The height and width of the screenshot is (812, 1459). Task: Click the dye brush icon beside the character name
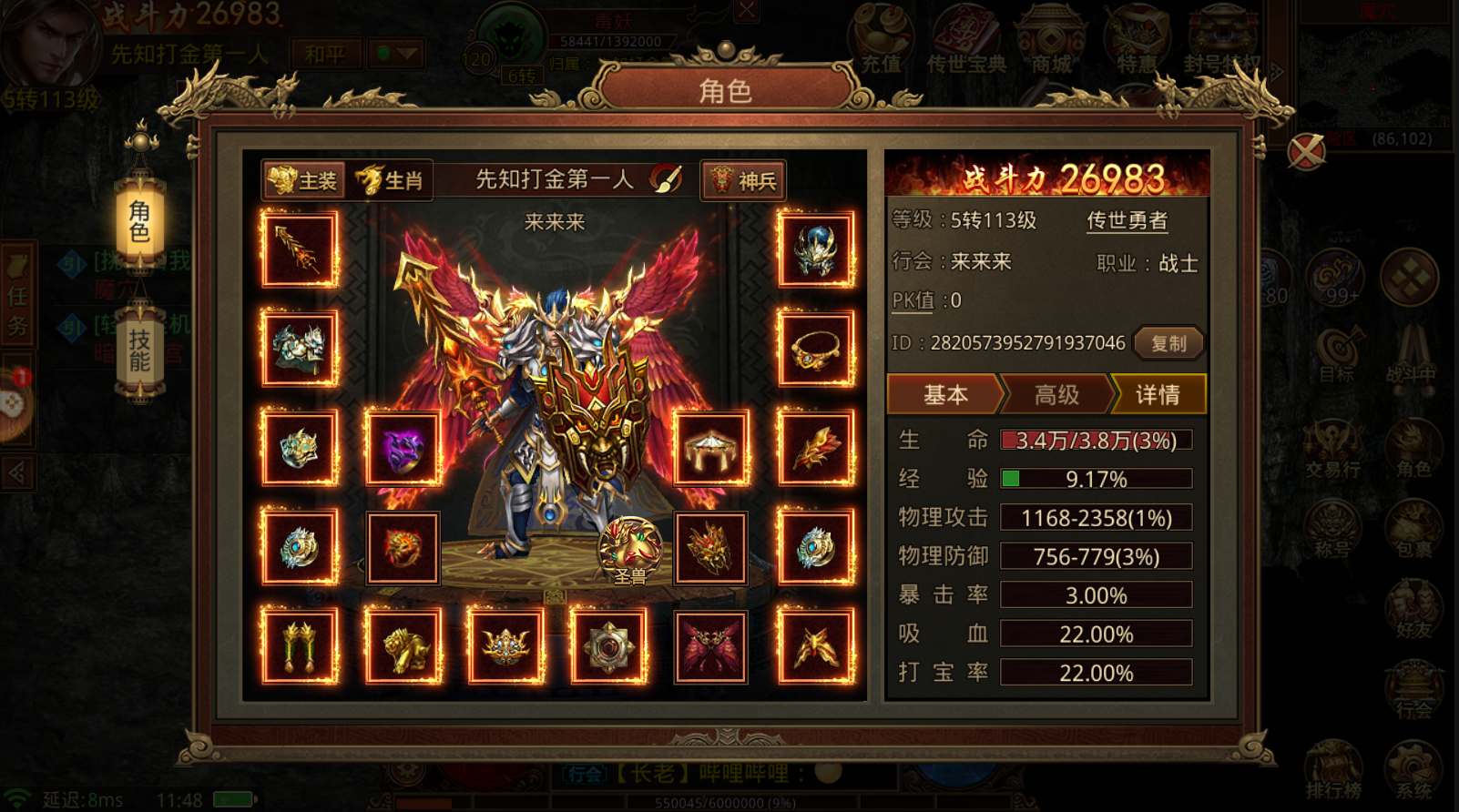(x=668, y=179)
